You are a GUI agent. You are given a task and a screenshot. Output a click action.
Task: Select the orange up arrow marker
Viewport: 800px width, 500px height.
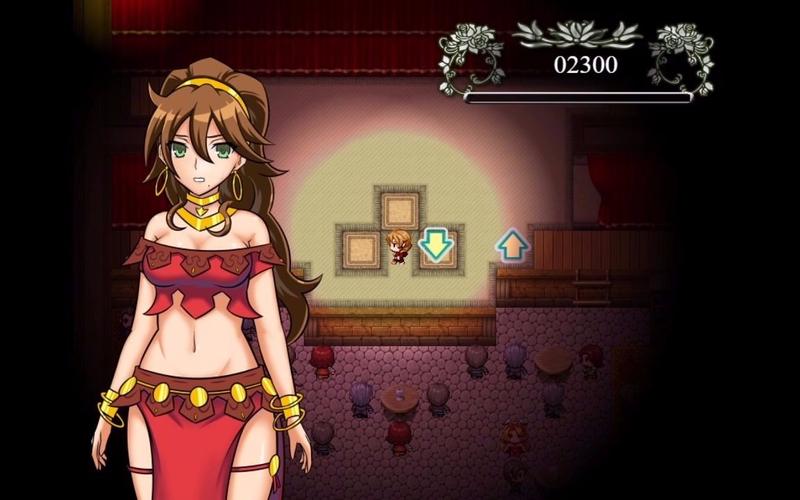[x=511, y=244]
